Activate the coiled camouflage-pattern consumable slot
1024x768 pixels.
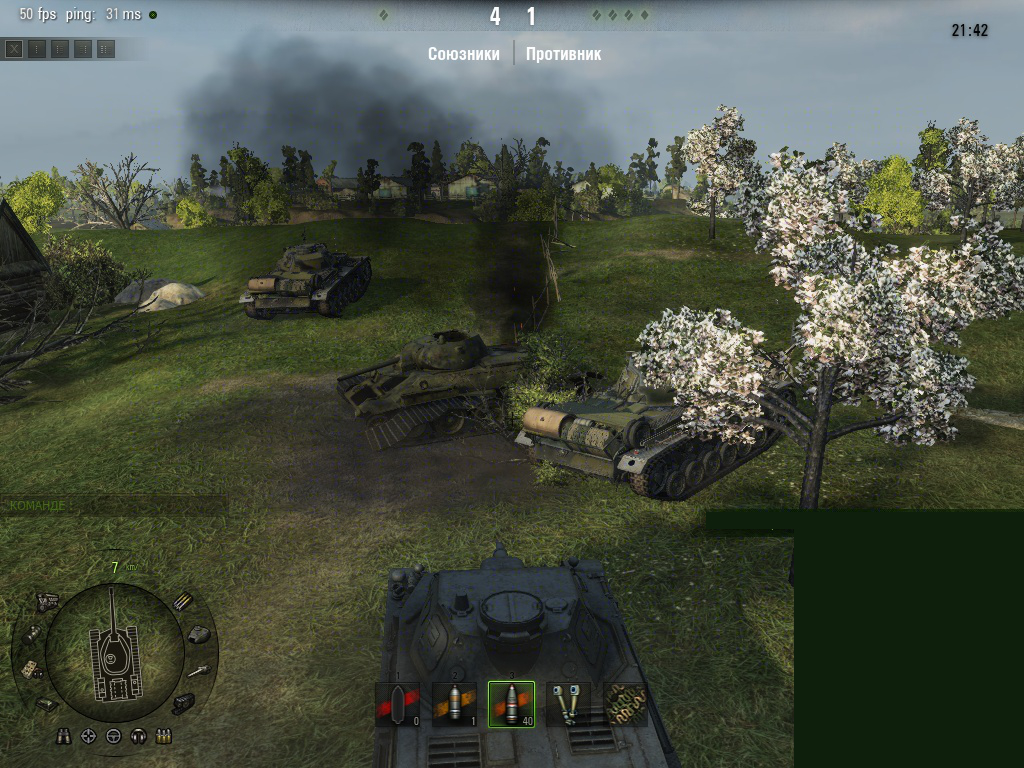tap(625, 704)
